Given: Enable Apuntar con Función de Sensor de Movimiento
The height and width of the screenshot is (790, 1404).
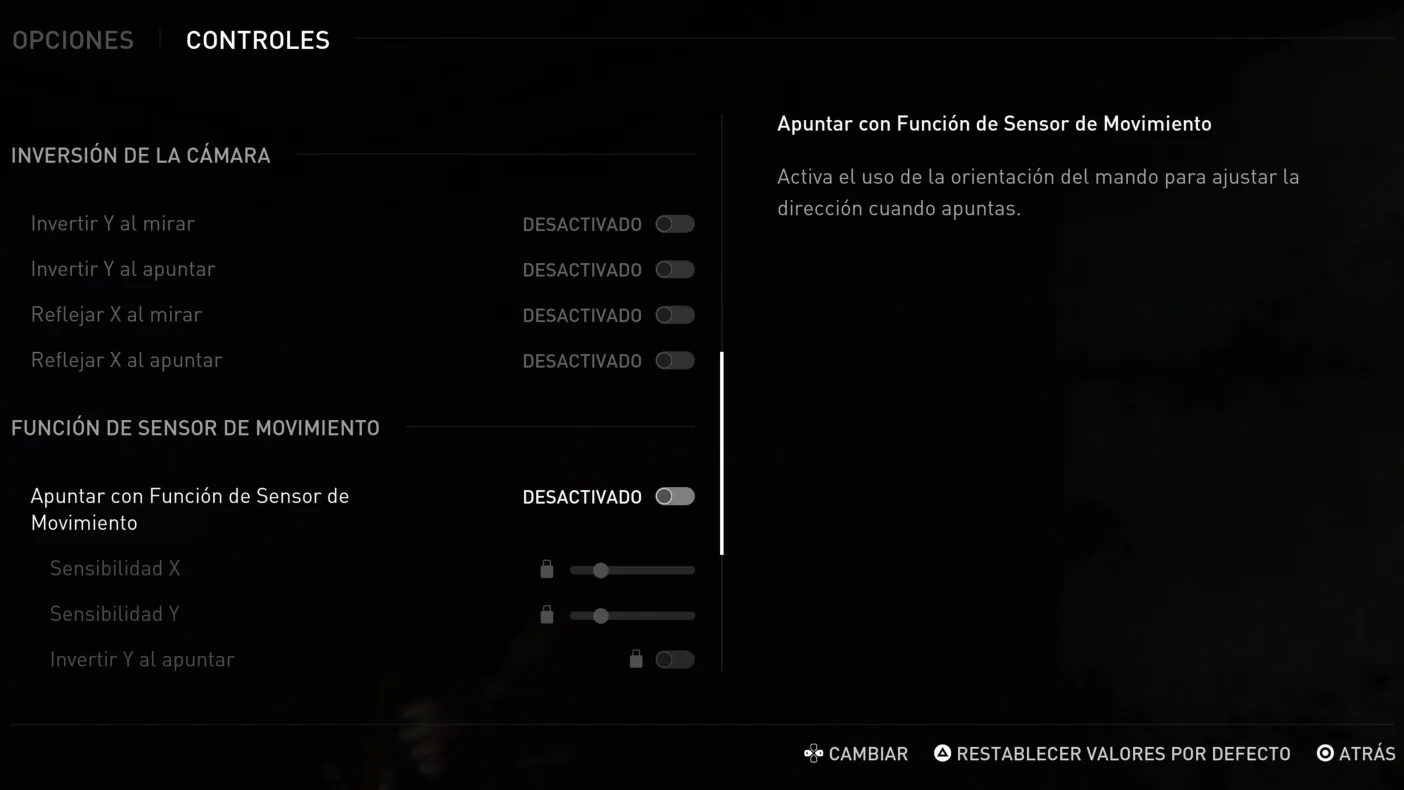Looking at the screenshot, I should pos(674,497).
